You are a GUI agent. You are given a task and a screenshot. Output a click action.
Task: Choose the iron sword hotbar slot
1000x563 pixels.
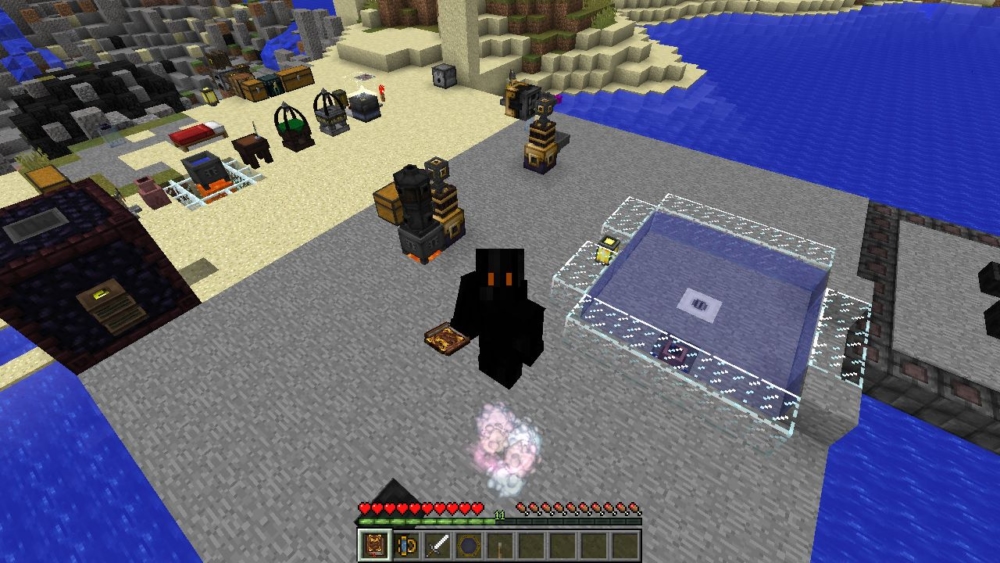(437, 545)
